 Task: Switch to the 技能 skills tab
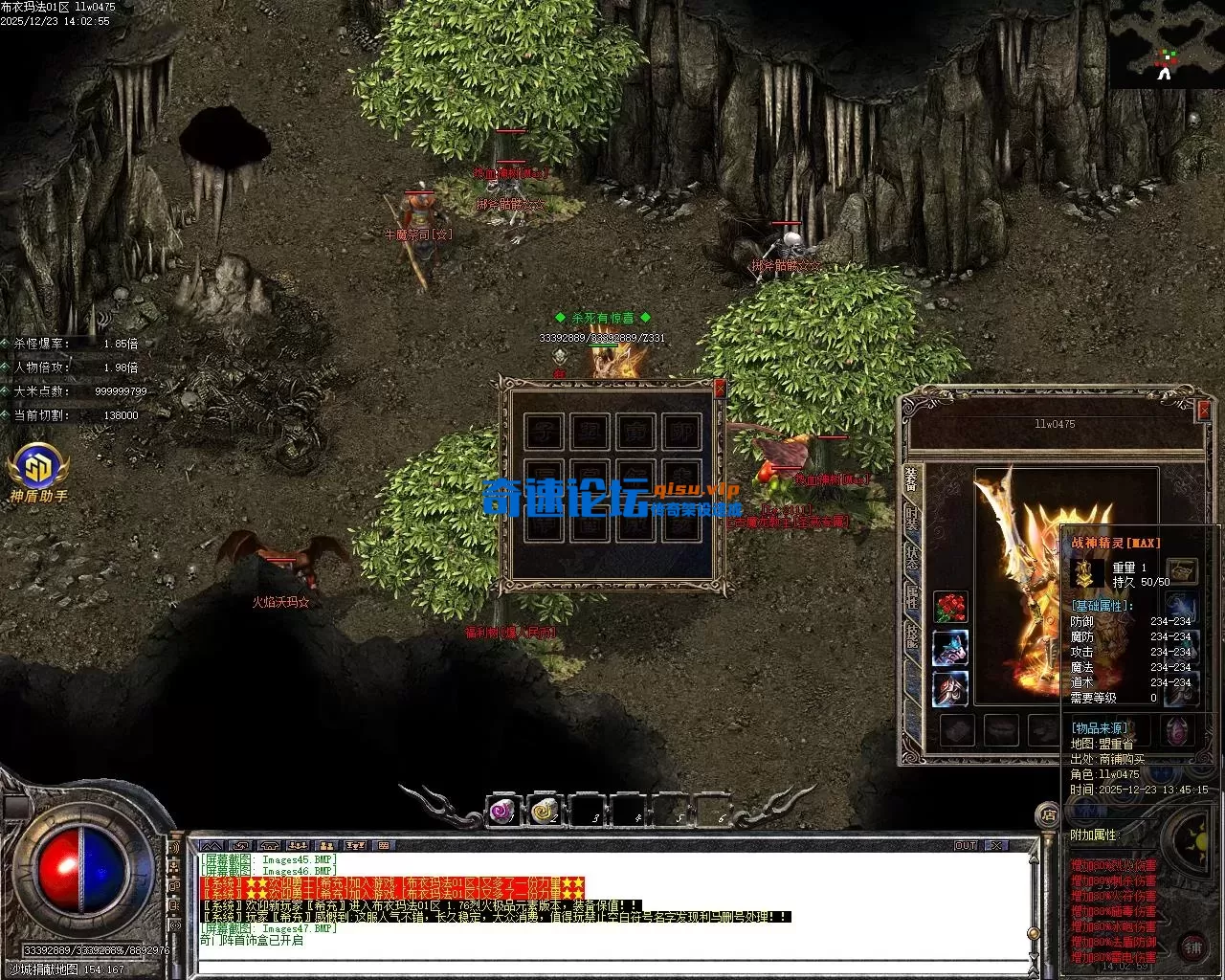(912, 635)
